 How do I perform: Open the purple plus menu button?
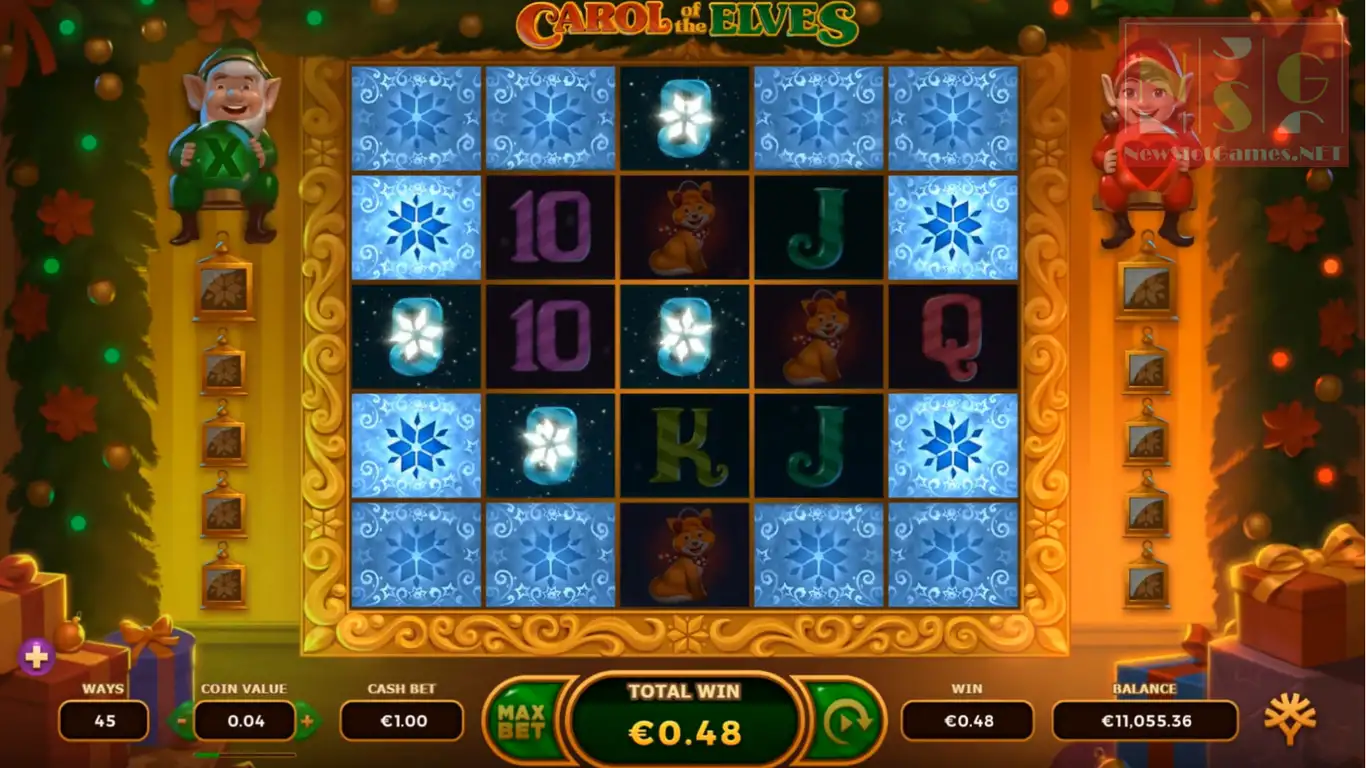pyautogui.click(x=36, y=656)
